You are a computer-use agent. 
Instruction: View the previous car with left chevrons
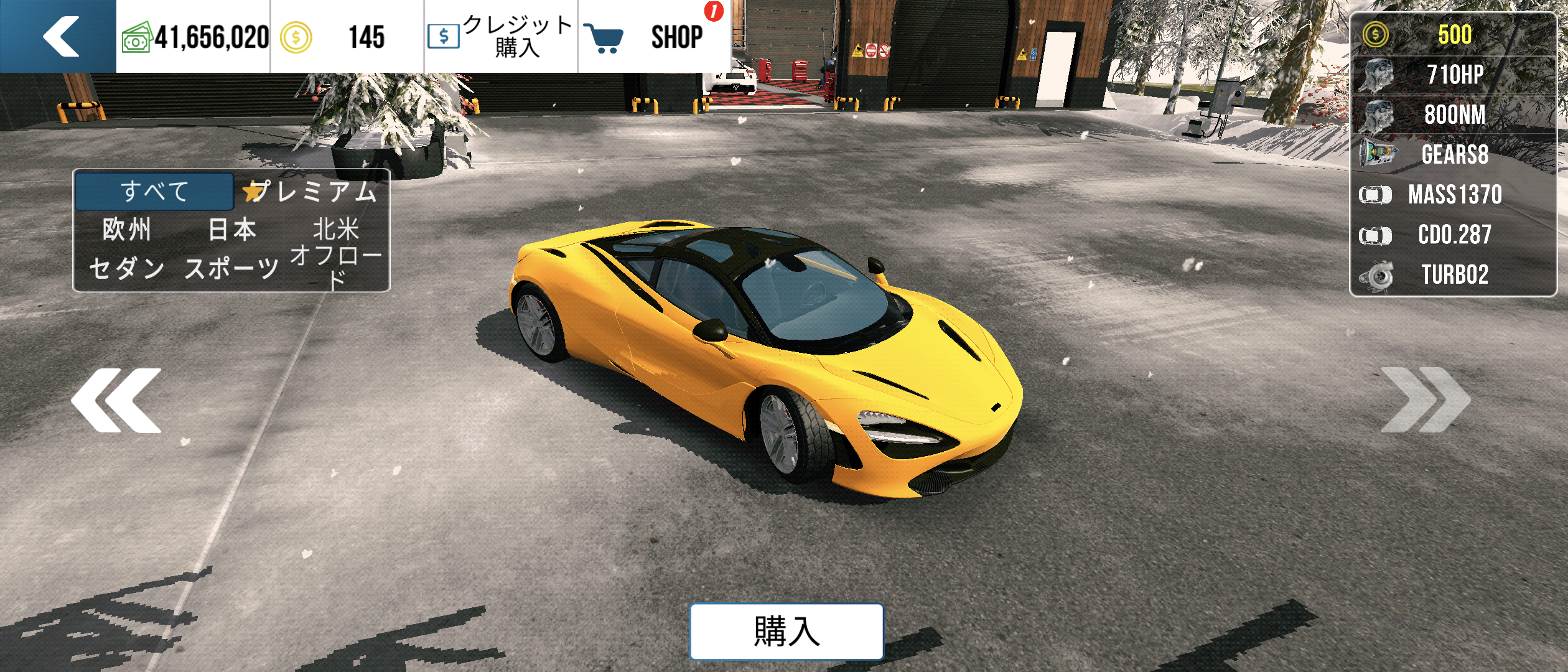116,400
